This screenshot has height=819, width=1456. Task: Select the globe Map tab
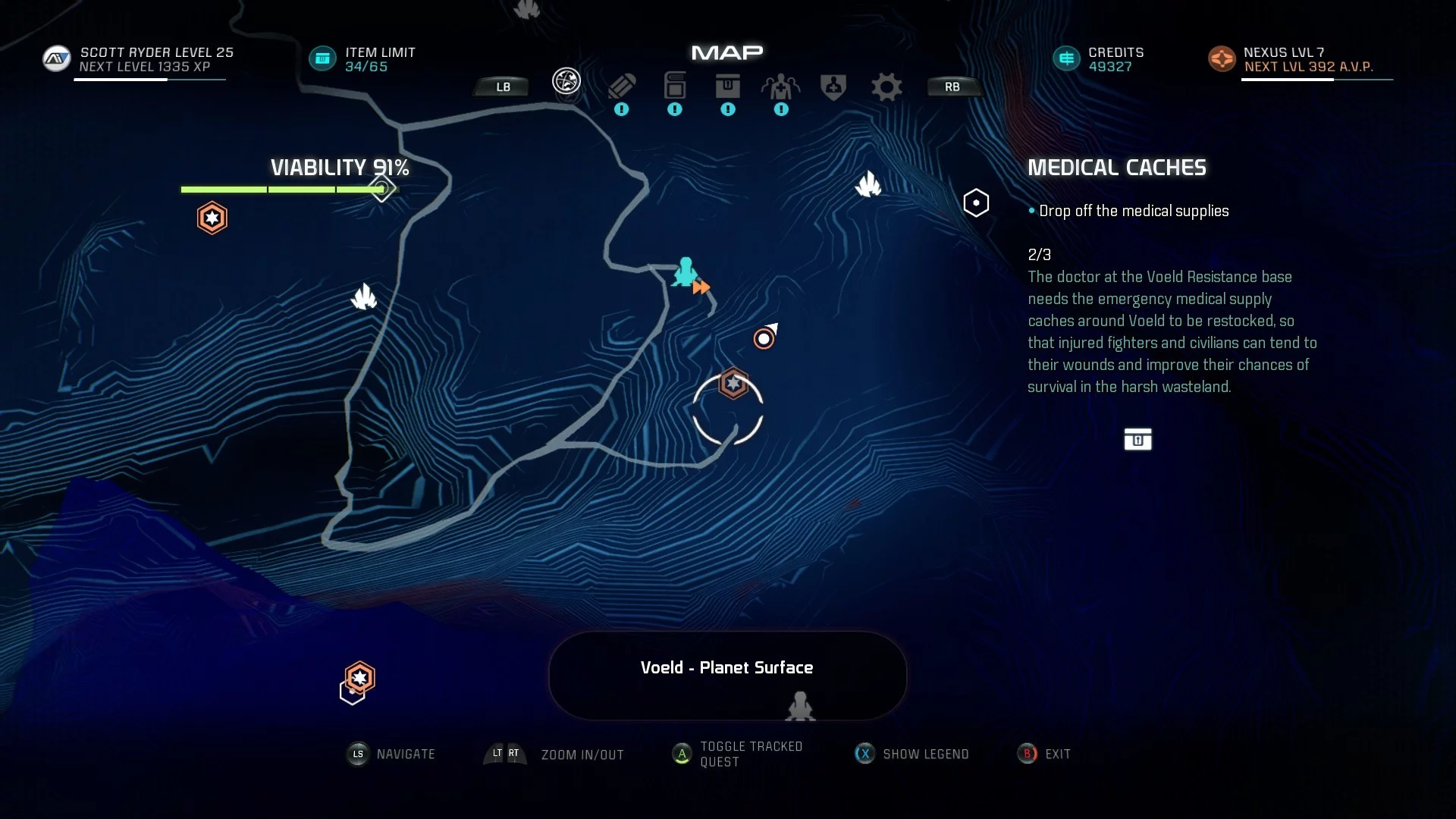[566, 80]
